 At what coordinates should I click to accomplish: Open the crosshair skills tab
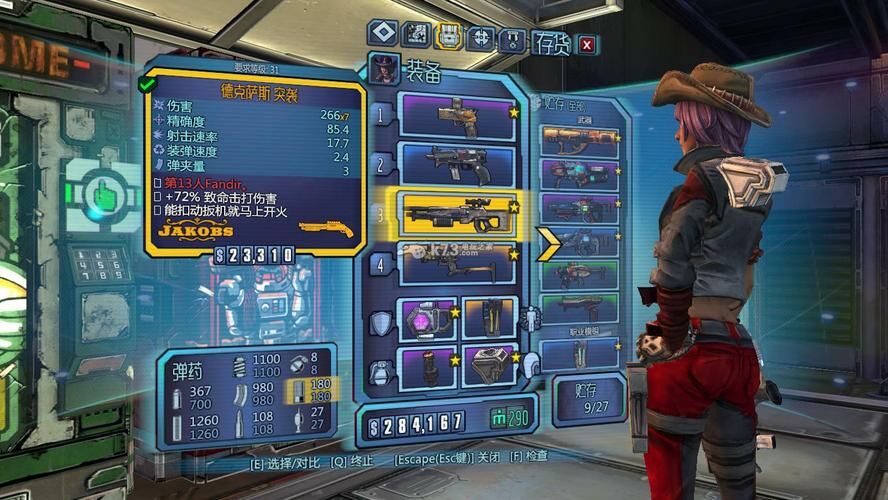[x=482, y=38]
